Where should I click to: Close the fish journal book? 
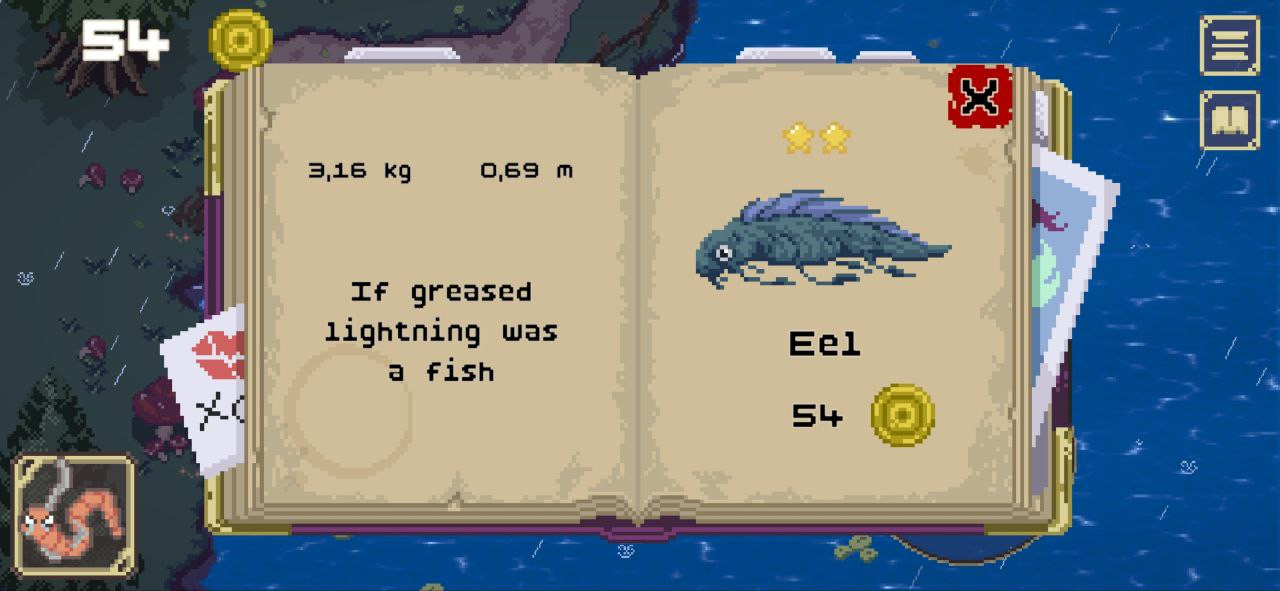(979, 97)
